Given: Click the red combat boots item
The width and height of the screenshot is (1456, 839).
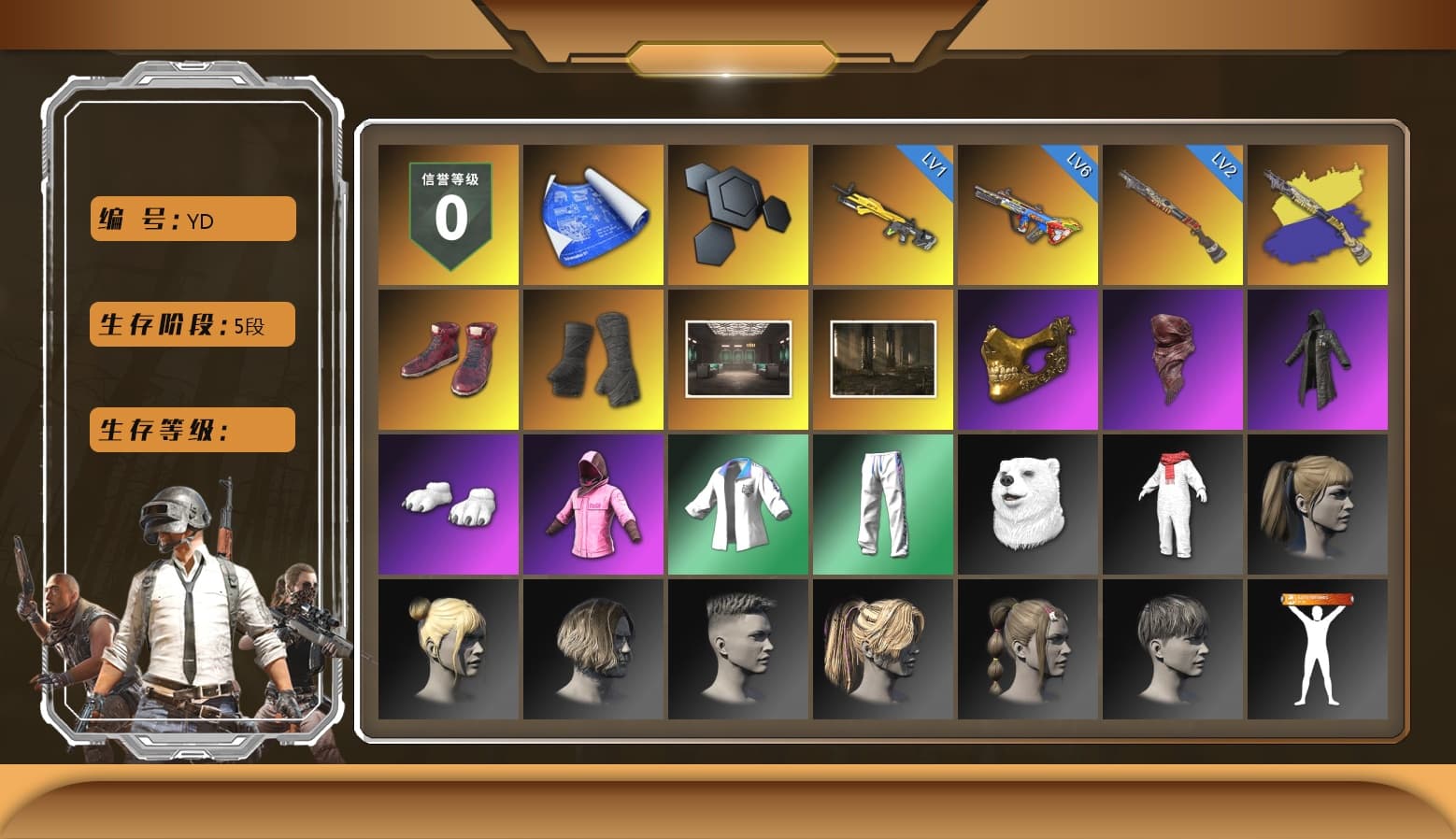Looking at the screenshot, I should pos(448,358).
